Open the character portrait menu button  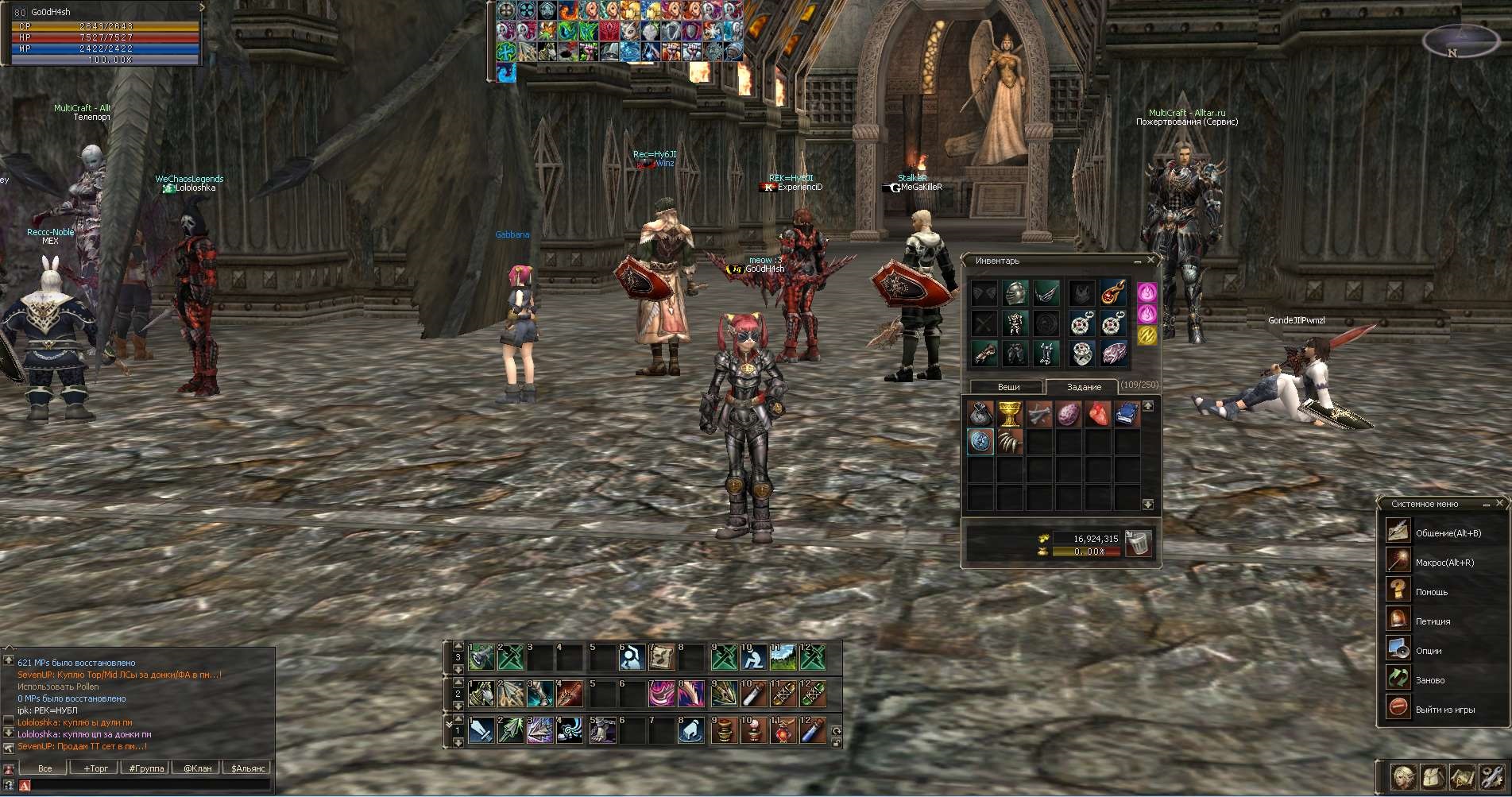1404,777
